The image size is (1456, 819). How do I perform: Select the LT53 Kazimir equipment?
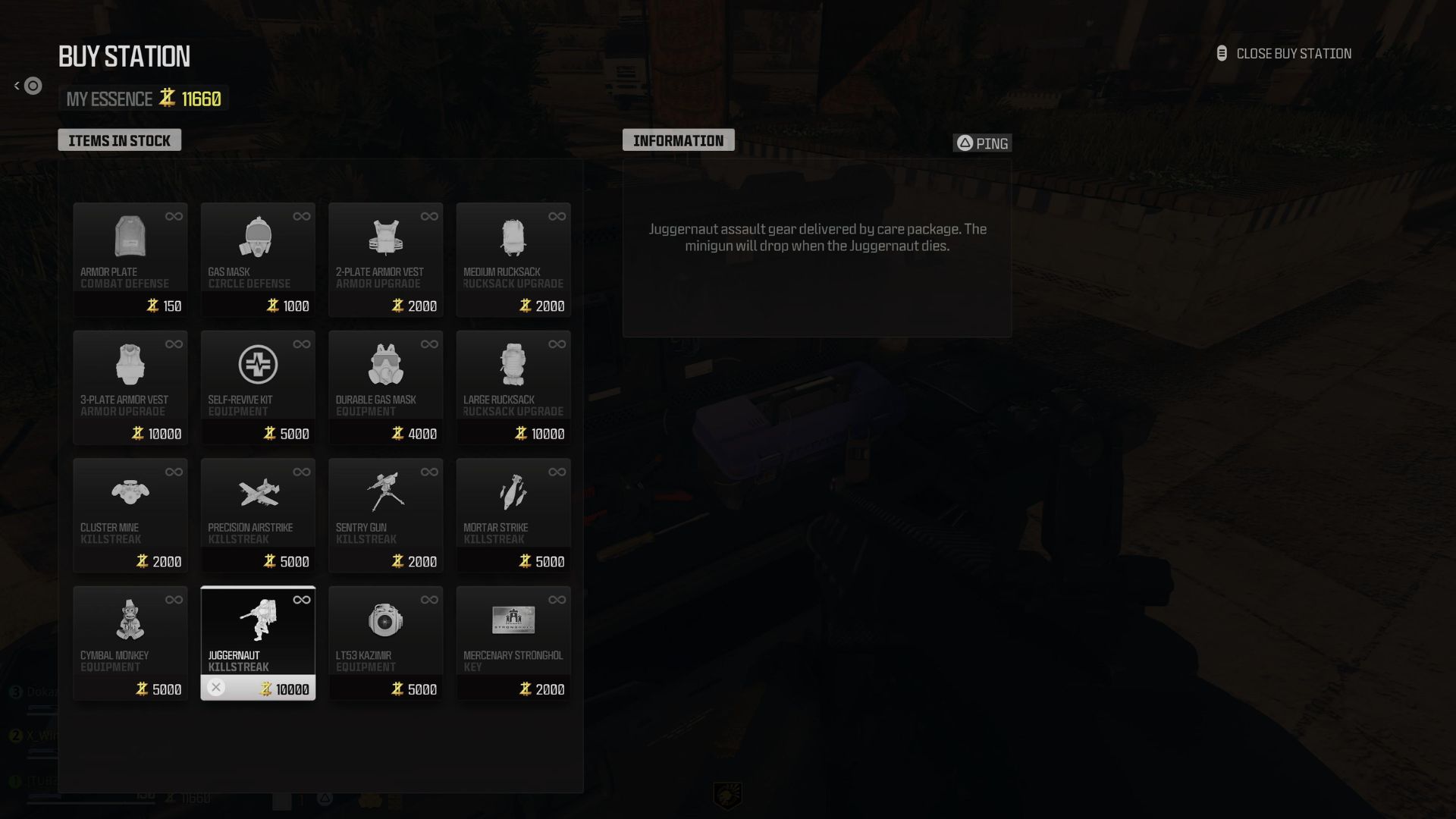[385, 642]
